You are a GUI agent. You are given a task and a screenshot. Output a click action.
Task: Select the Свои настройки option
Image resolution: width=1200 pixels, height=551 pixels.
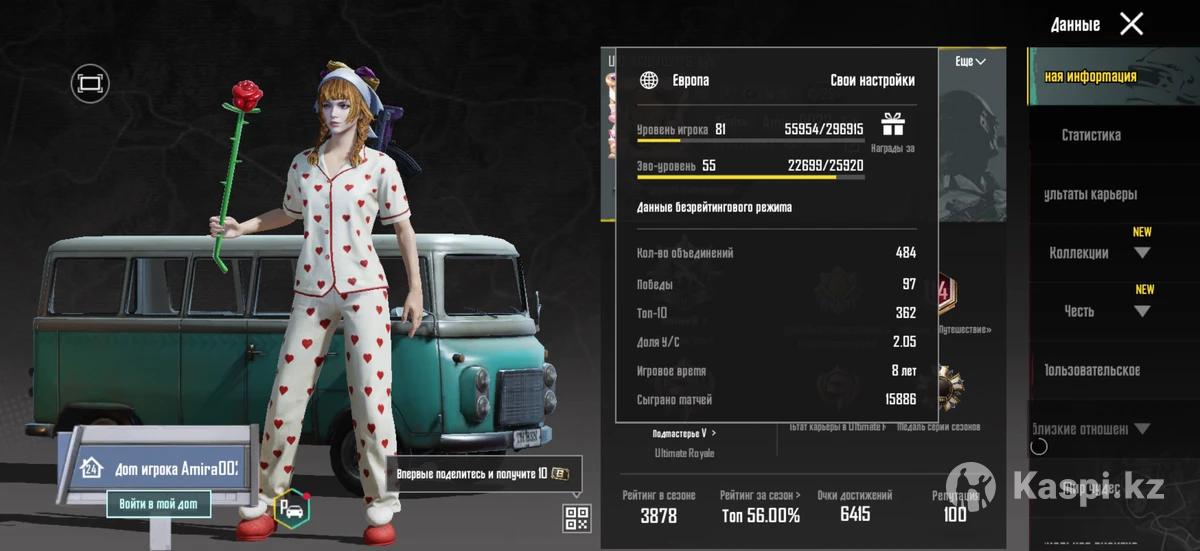point(872,81)
